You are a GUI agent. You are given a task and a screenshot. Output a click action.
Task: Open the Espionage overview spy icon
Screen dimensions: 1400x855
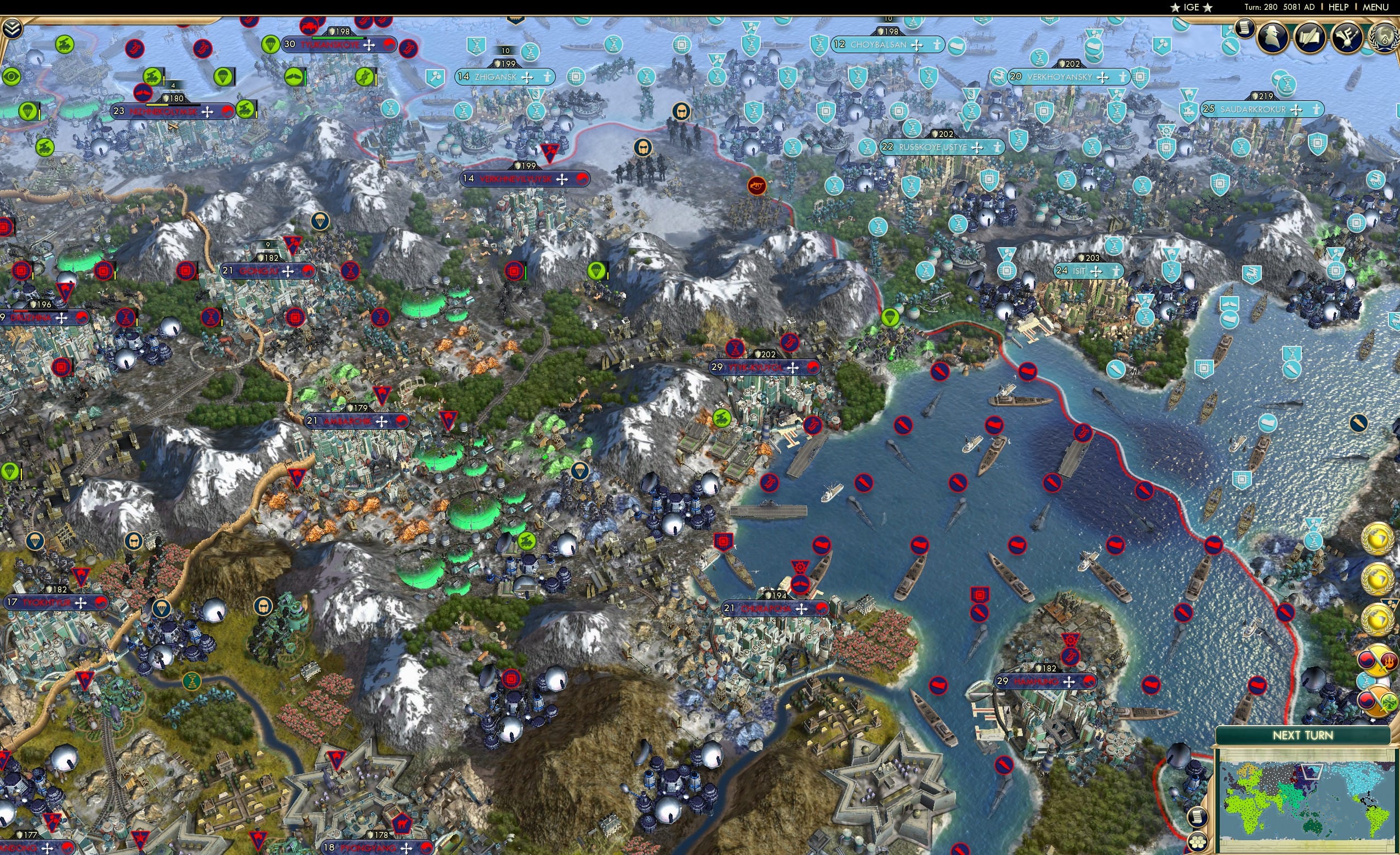(x=1273, y=37)
